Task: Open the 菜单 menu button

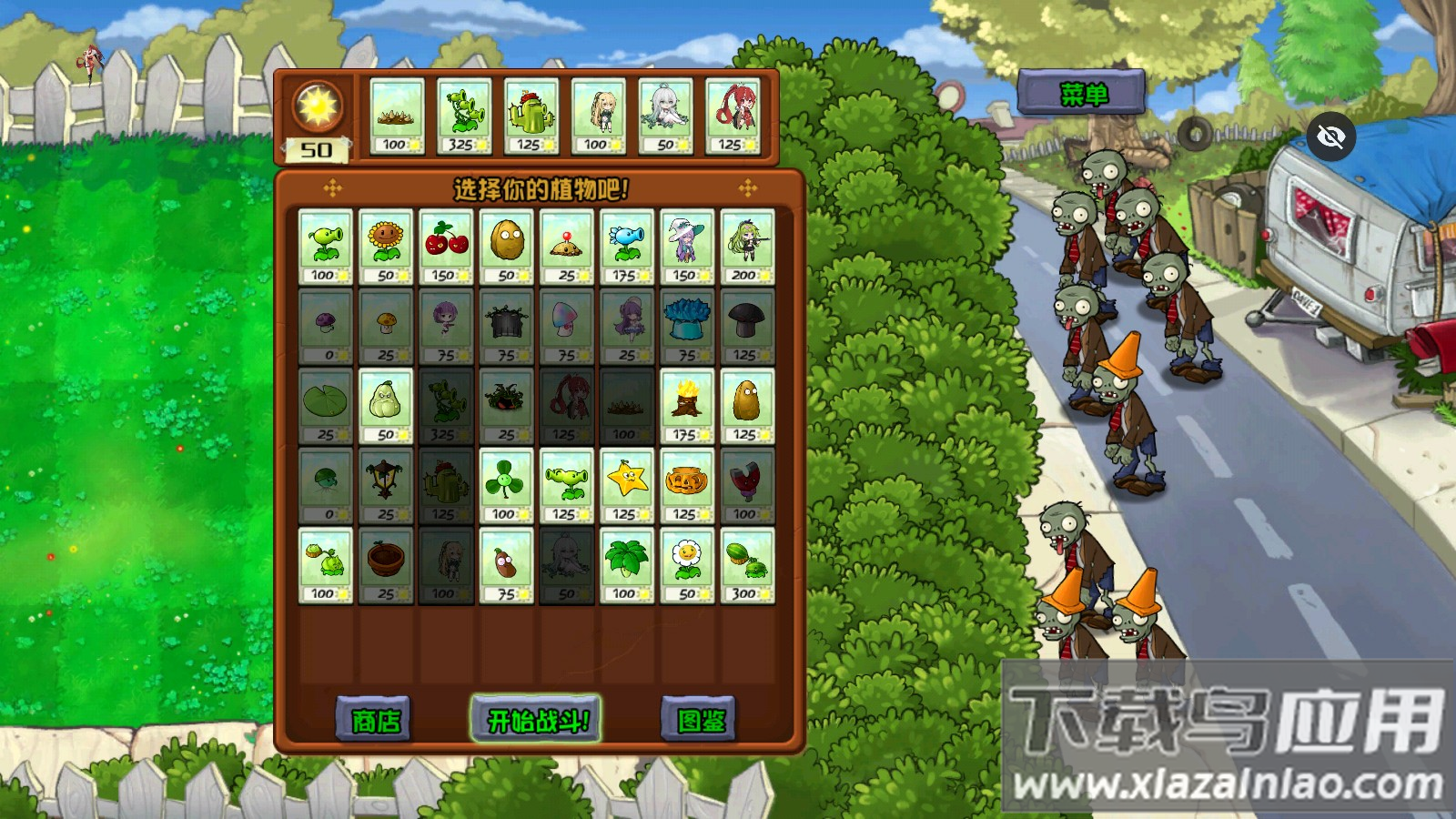Action: 1082,93
